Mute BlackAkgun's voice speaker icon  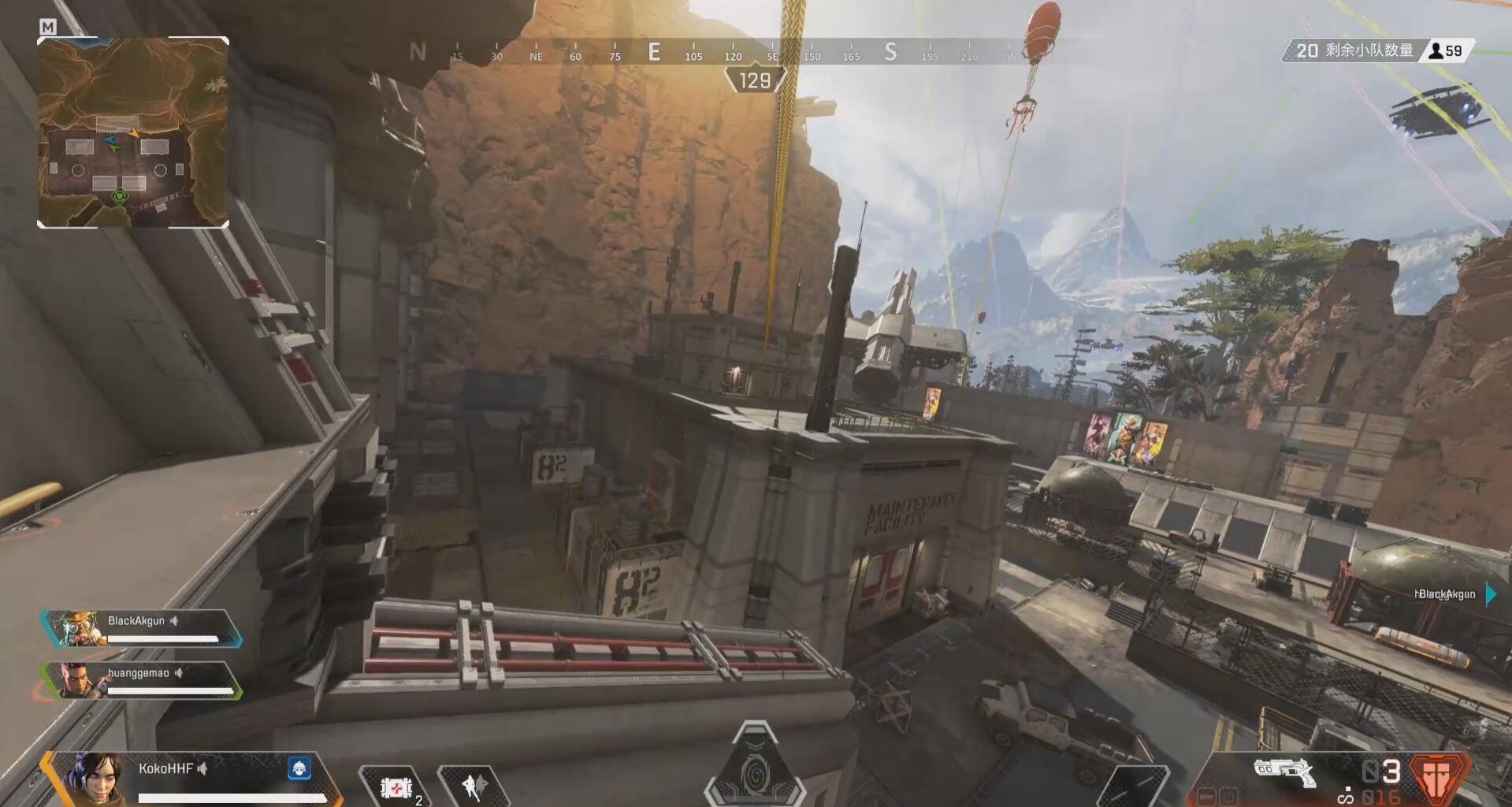pyautogui.click(x=173, y=620)
